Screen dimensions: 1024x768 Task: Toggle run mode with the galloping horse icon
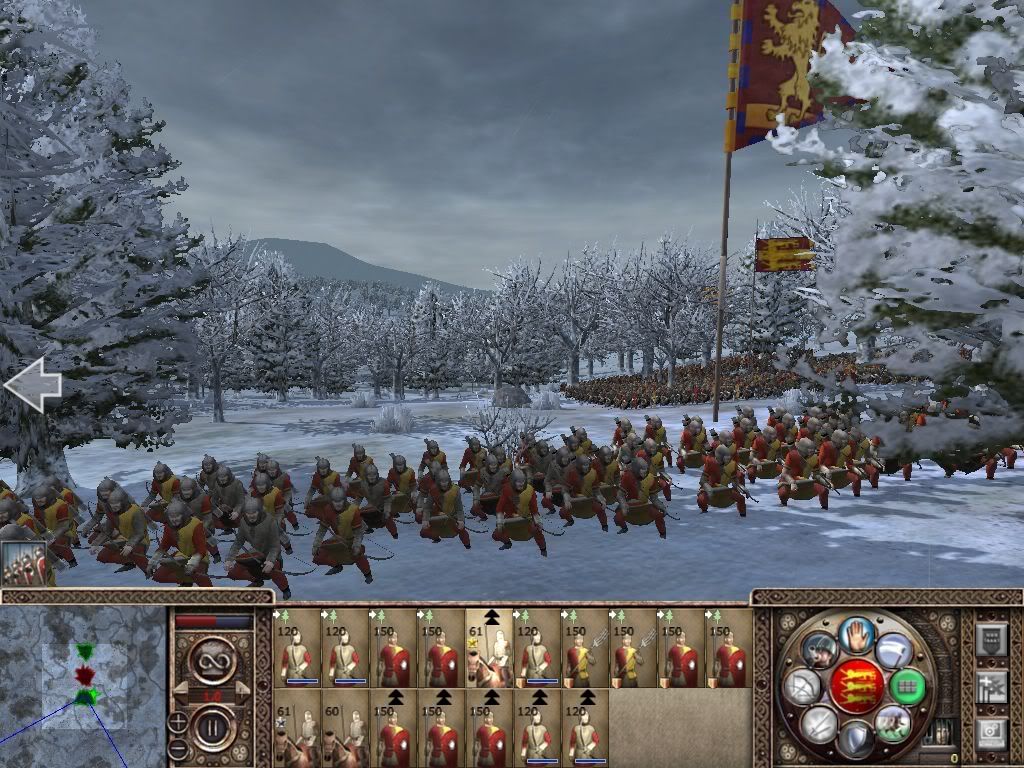(x=892, y=722)
